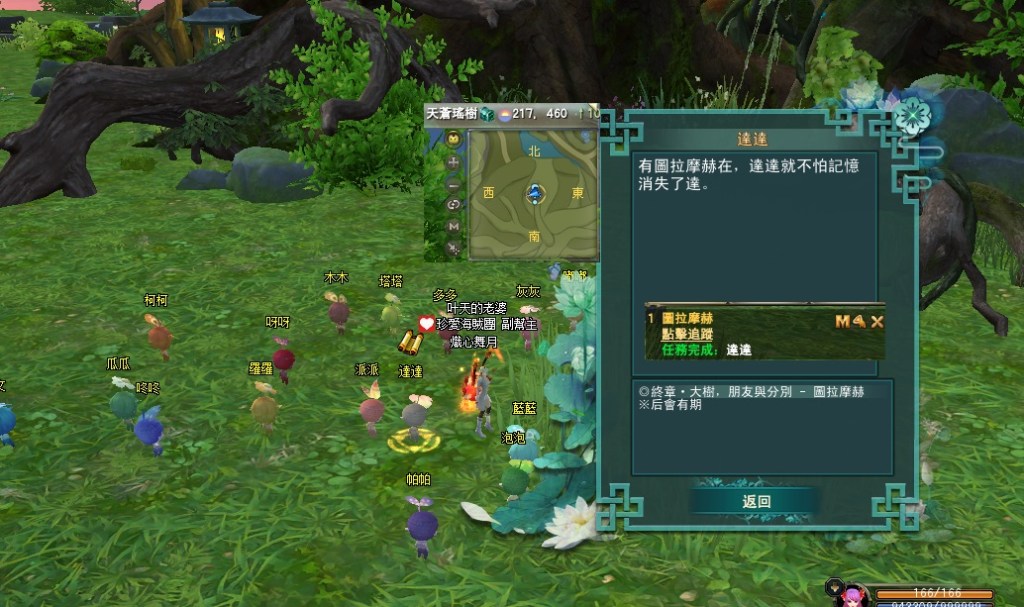
Task: Click the minimap's circular arrows button
Action: click(x=453, y=205)
